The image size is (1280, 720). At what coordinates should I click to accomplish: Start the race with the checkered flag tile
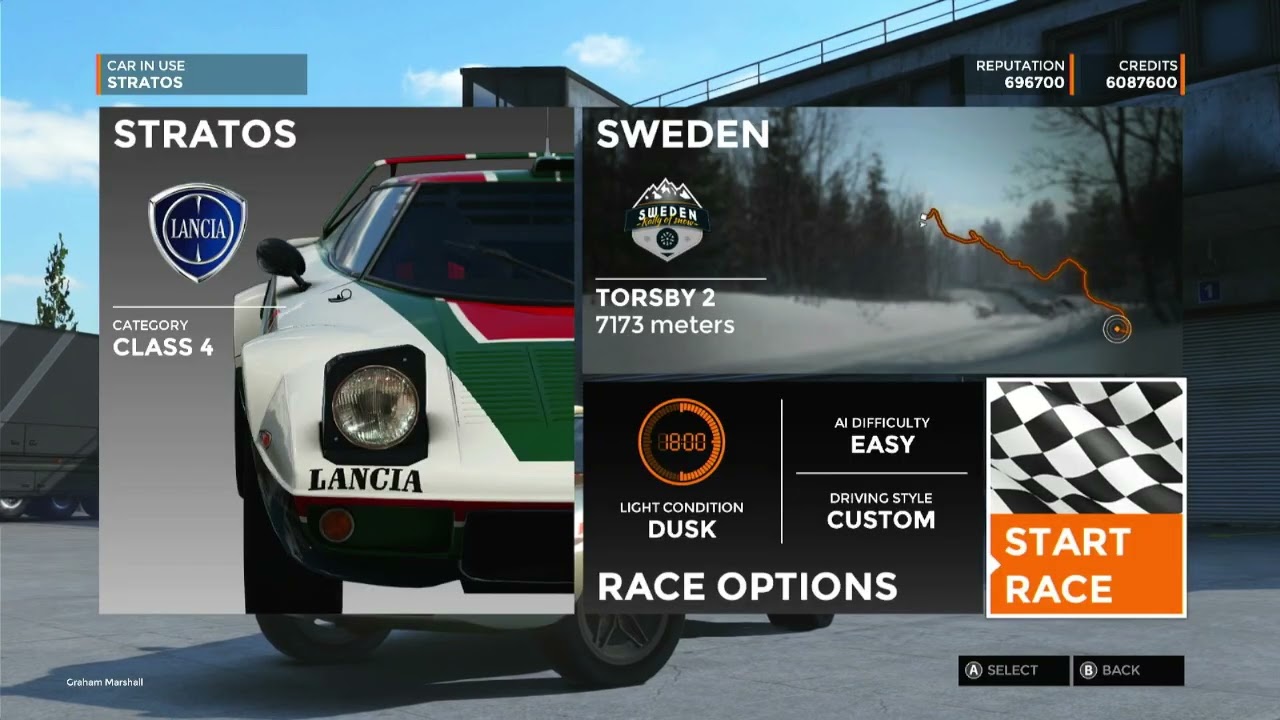(x=1086, y=497)
